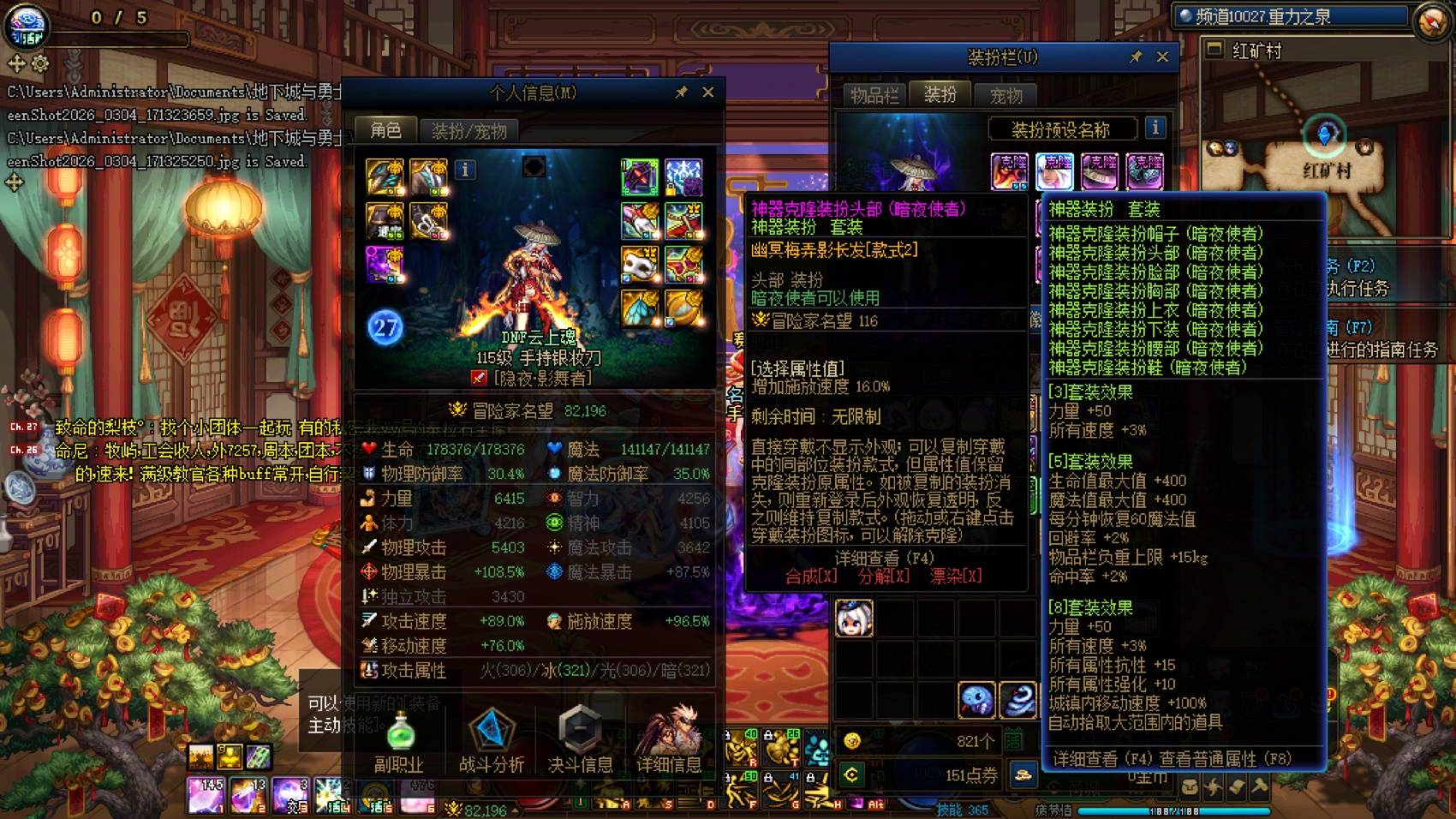Select the first 克隆 avatar preset icon

click(x=1011, y=170)
